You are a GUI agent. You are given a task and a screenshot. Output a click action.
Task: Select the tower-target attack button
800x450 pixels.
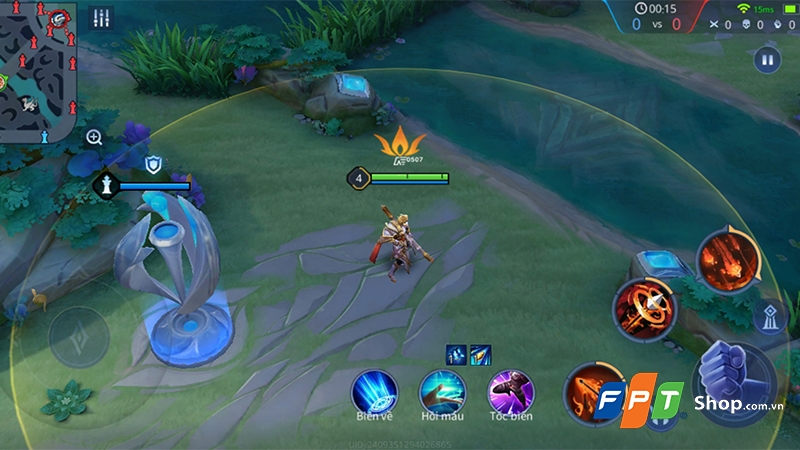(770, 318)
